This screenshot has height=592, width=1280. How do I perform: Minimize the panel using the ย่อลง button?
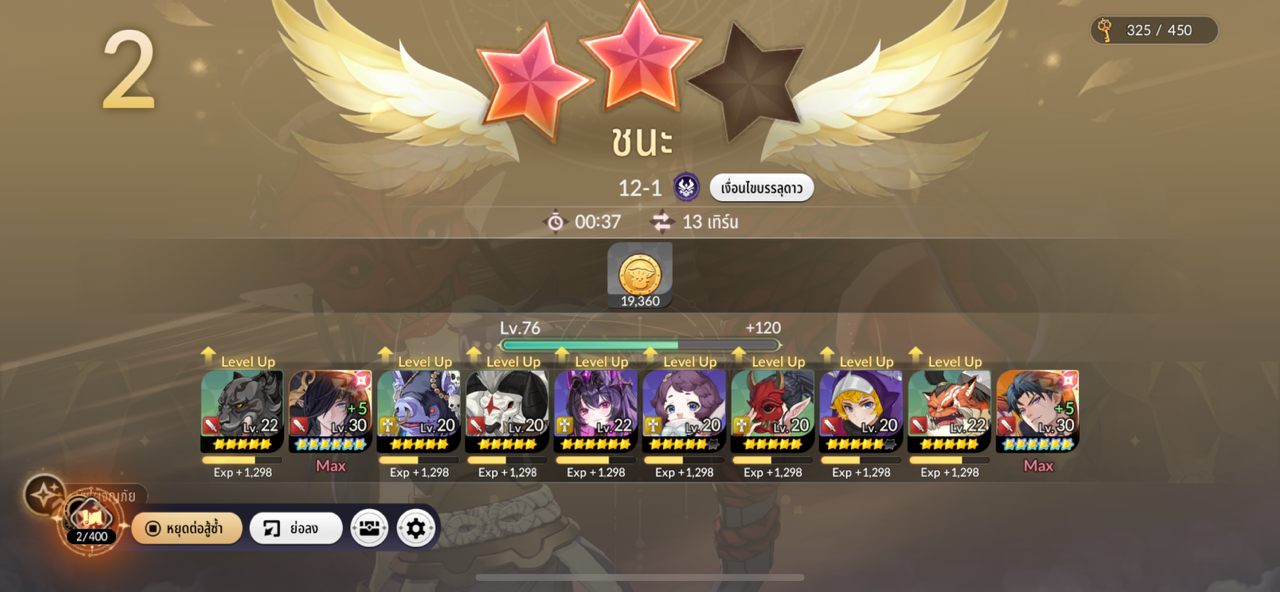click(x=295, y=528)
